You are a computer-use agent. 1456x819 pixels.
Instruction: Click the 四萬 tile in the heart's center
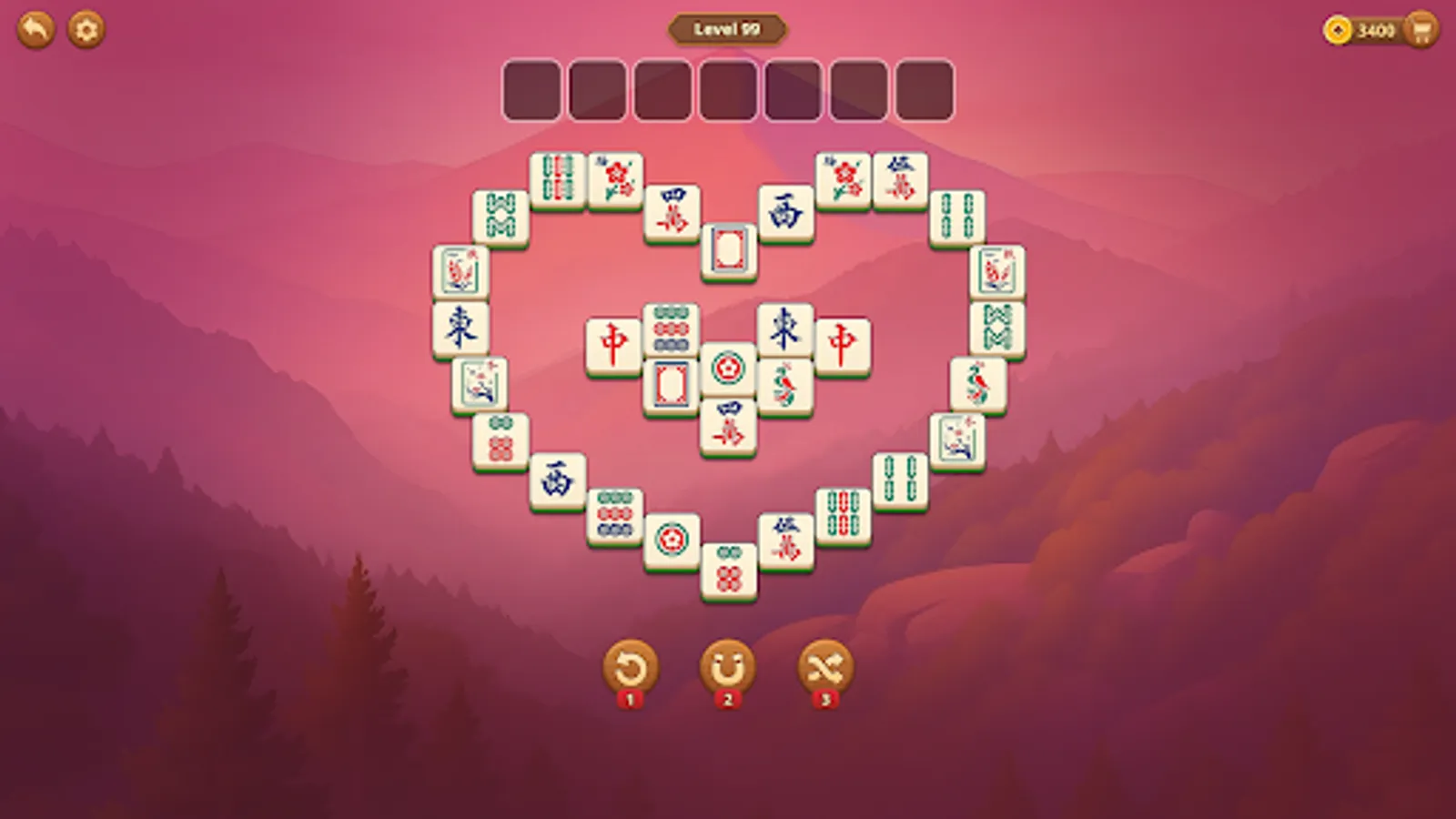click(x=731, y=424)
